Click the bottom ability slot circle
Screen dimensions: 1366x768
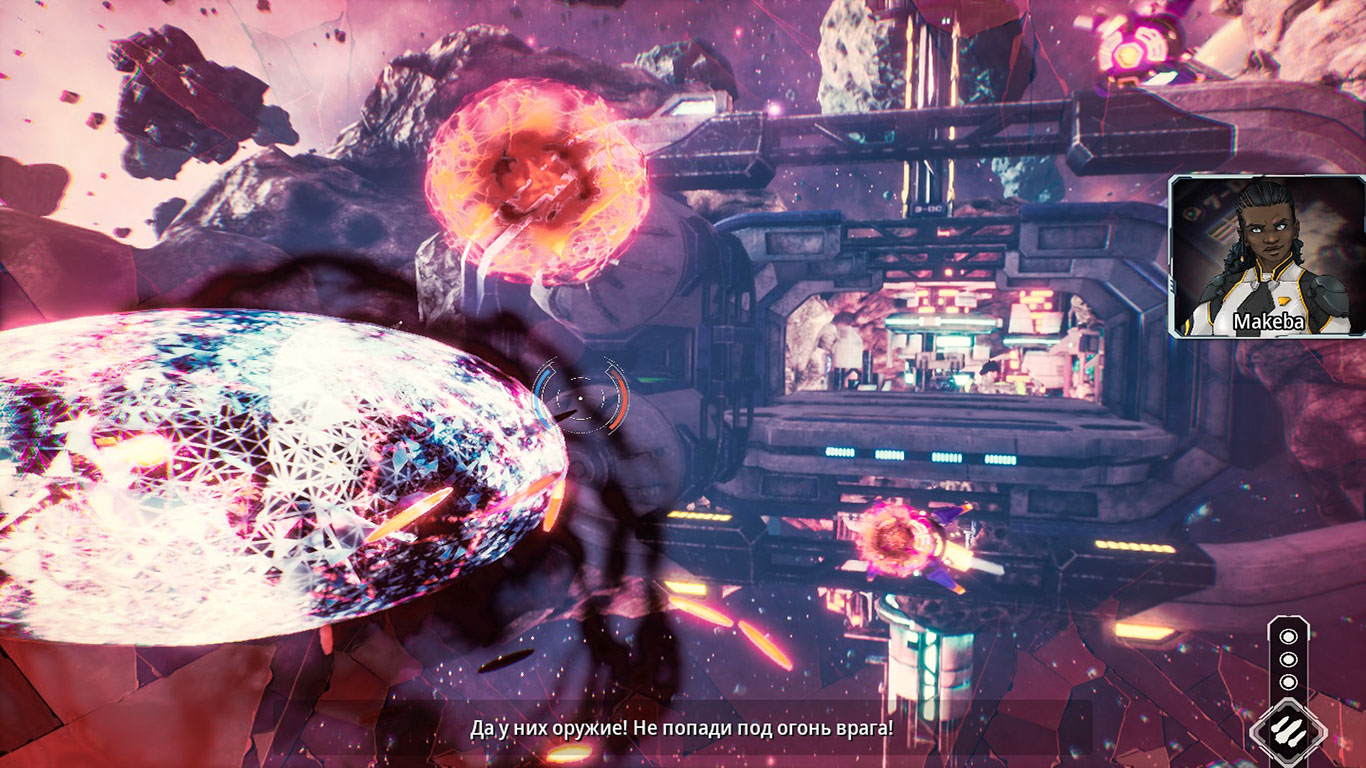pos(1289,683)
